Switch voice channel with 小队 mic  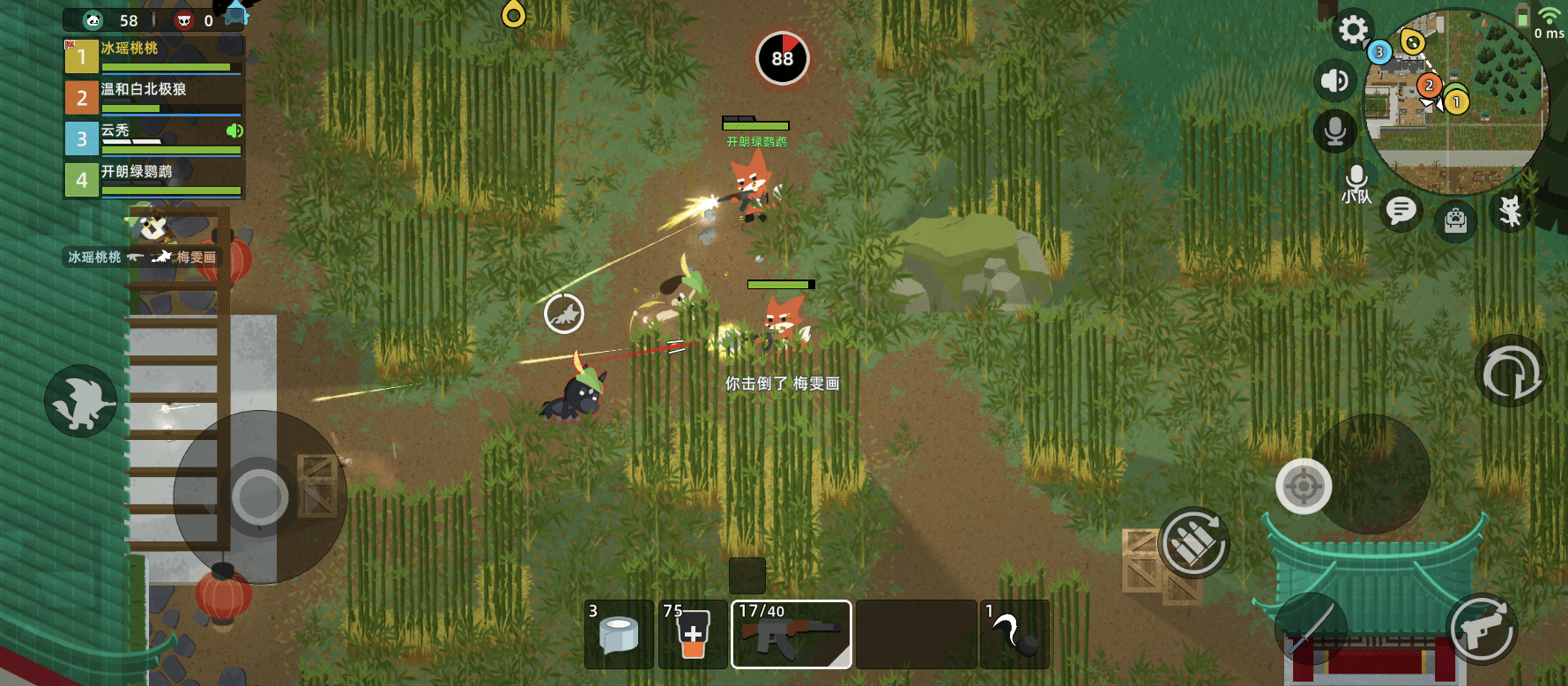1356,183
